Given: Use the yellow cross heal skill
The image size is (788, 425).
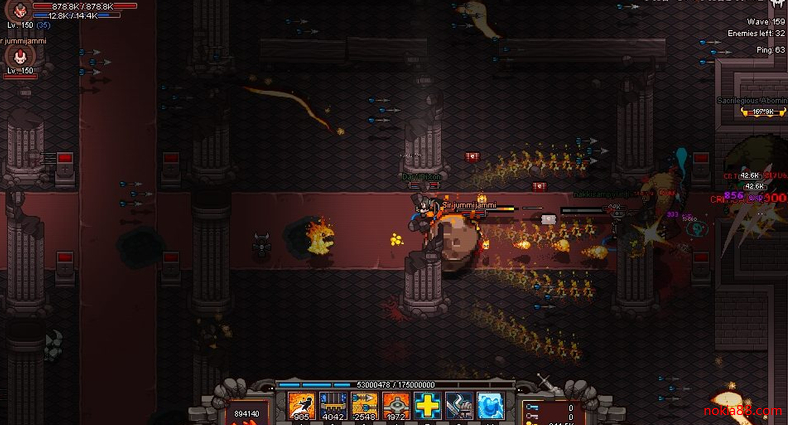Looking at the screenshot, I should [427, 405].
